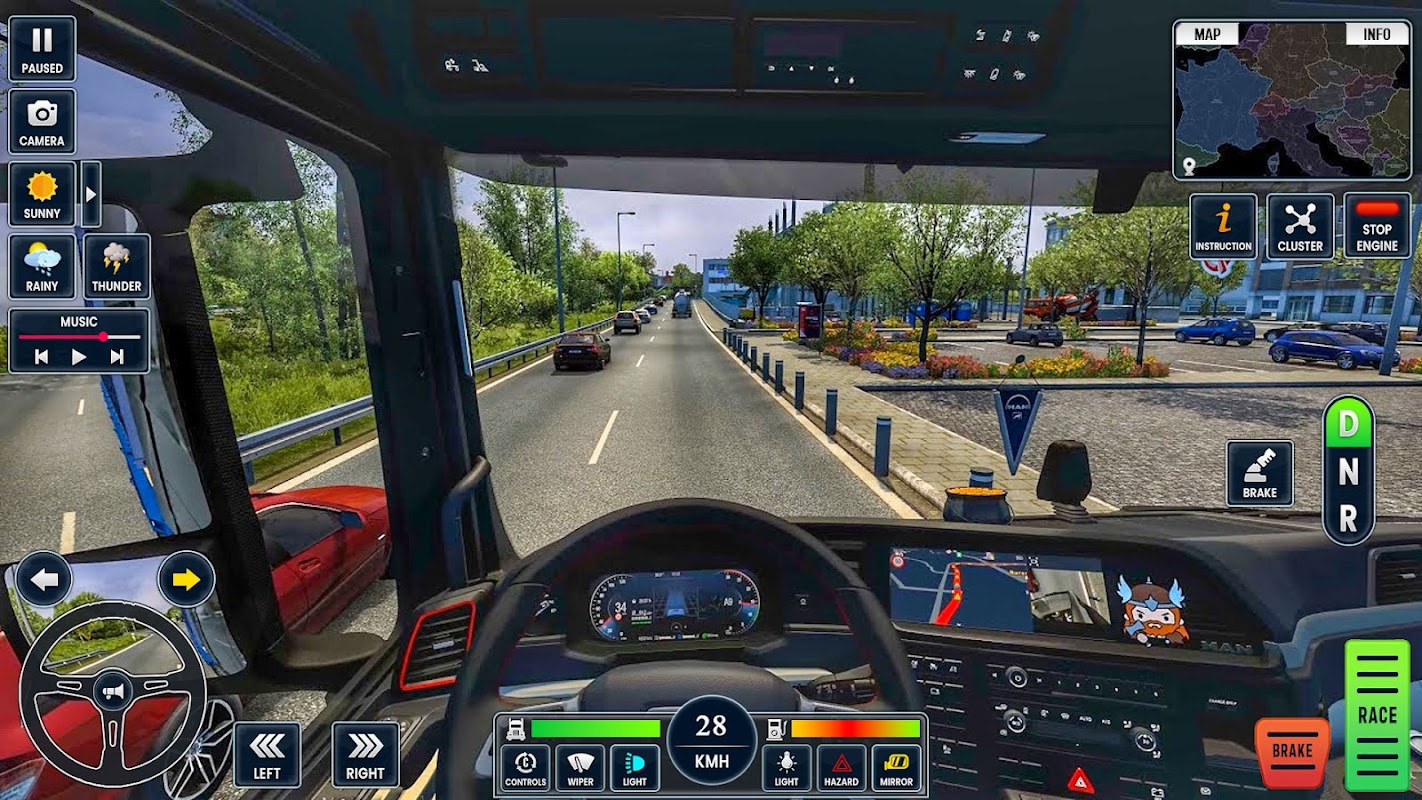Skip to the next music track
The height and width of the screenshot is (800, 1422).
(x=117, y=356)
